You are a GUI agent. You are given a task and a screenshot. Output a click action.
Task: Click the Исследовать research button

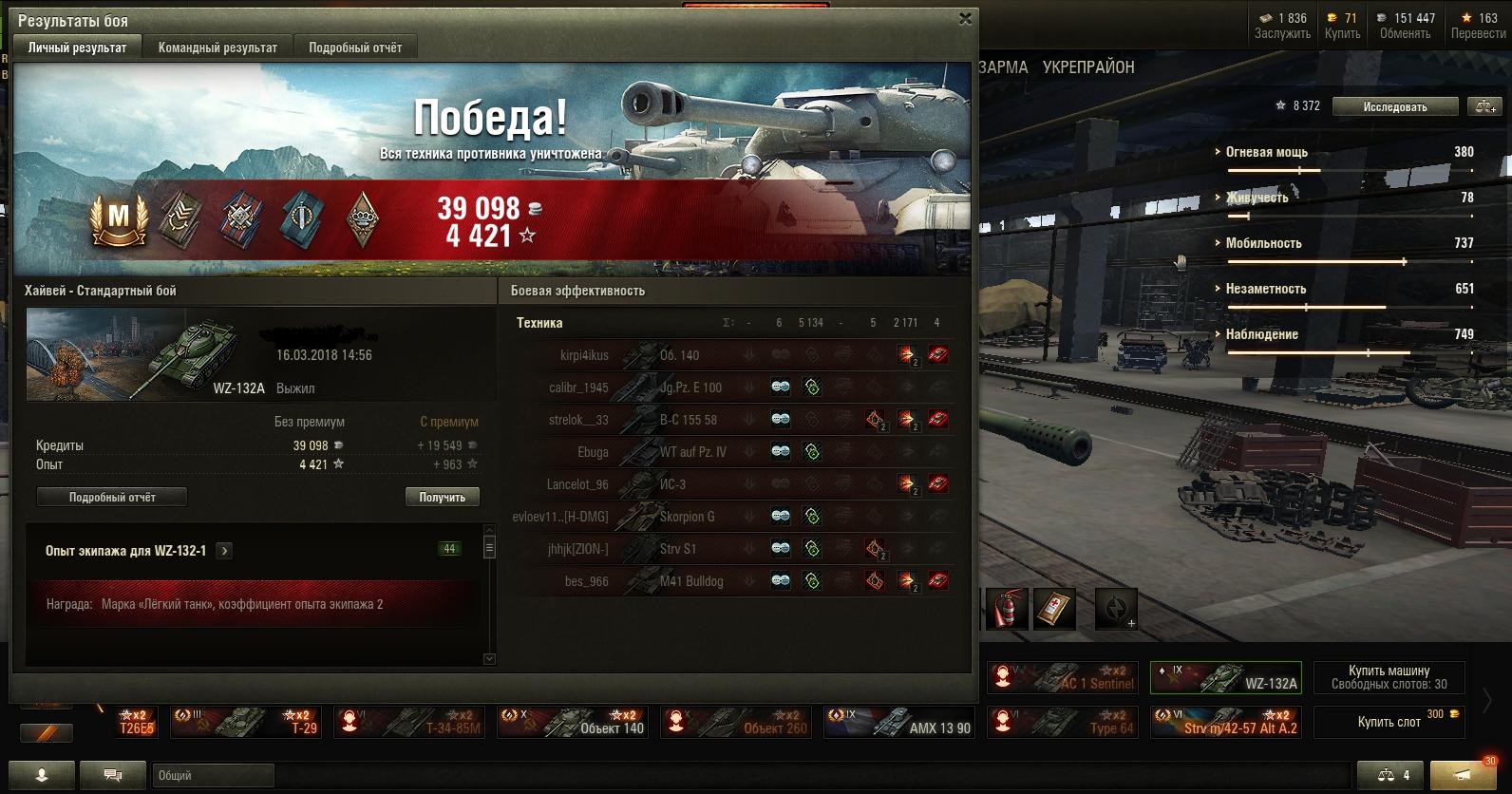1394,106
